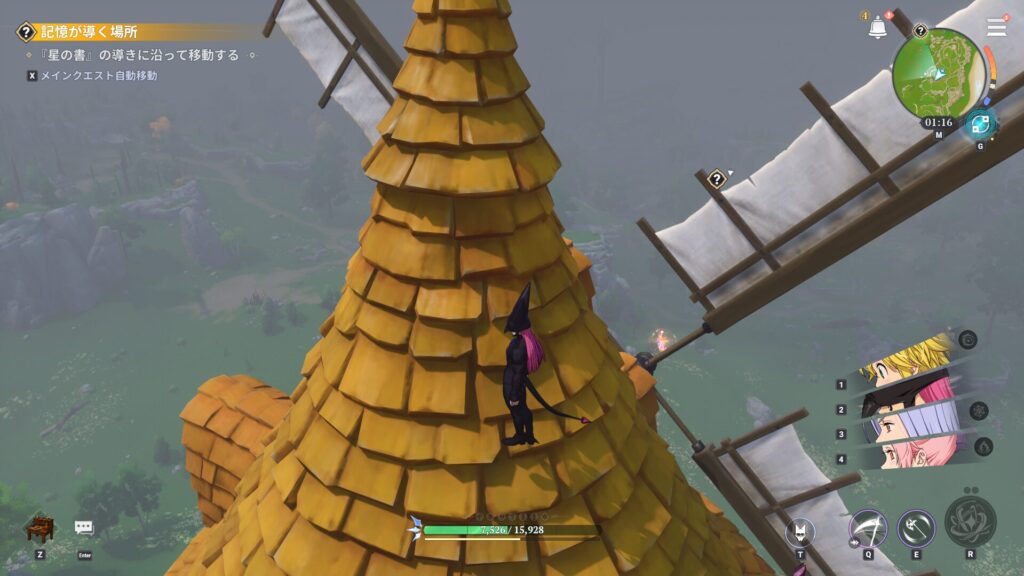Click the round icon above the party portraits
This screenshot has height=576, width=1024.
click(967, 339)
